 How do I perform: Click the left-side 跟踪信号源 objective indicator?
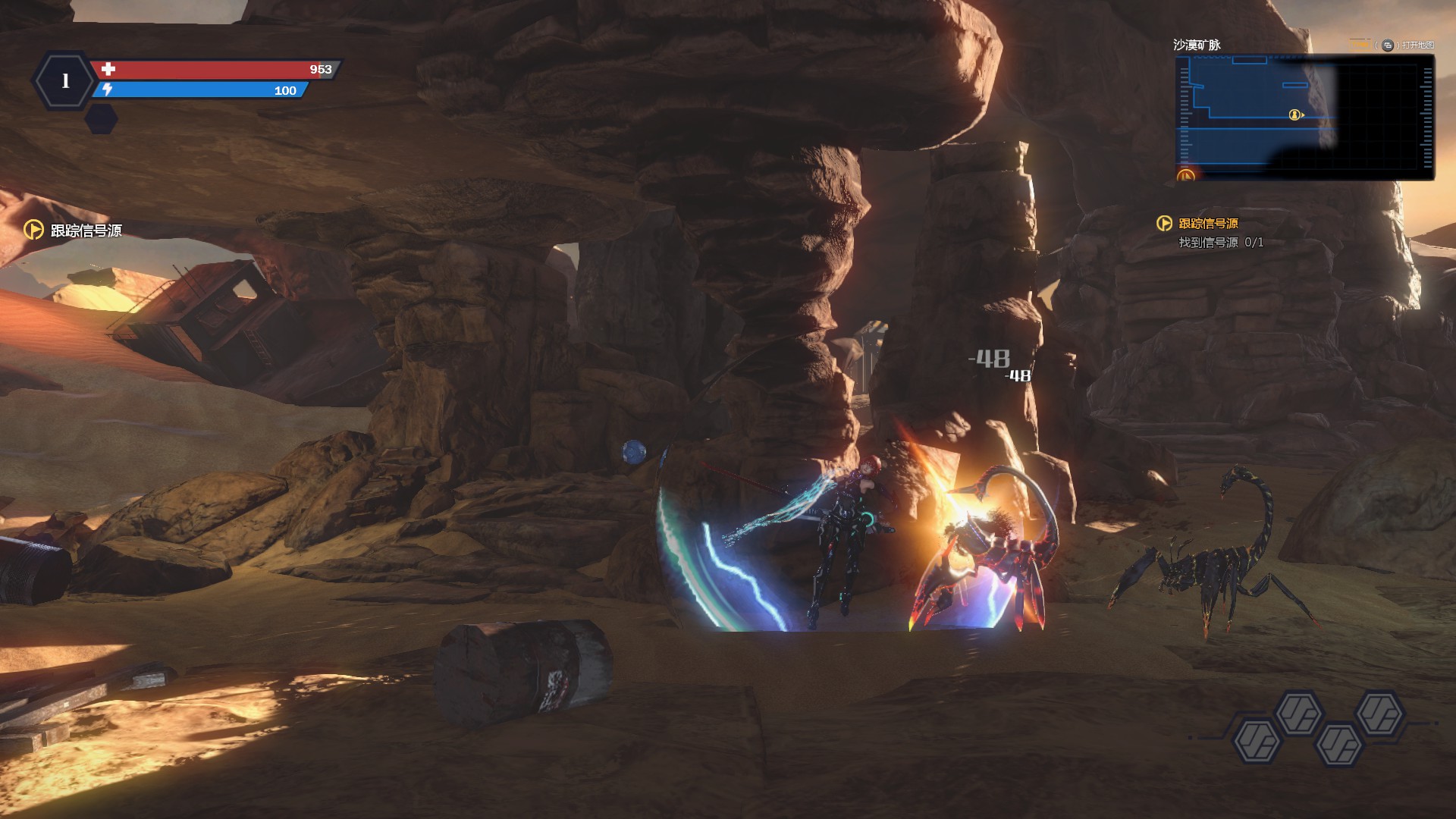coord(74,230)
